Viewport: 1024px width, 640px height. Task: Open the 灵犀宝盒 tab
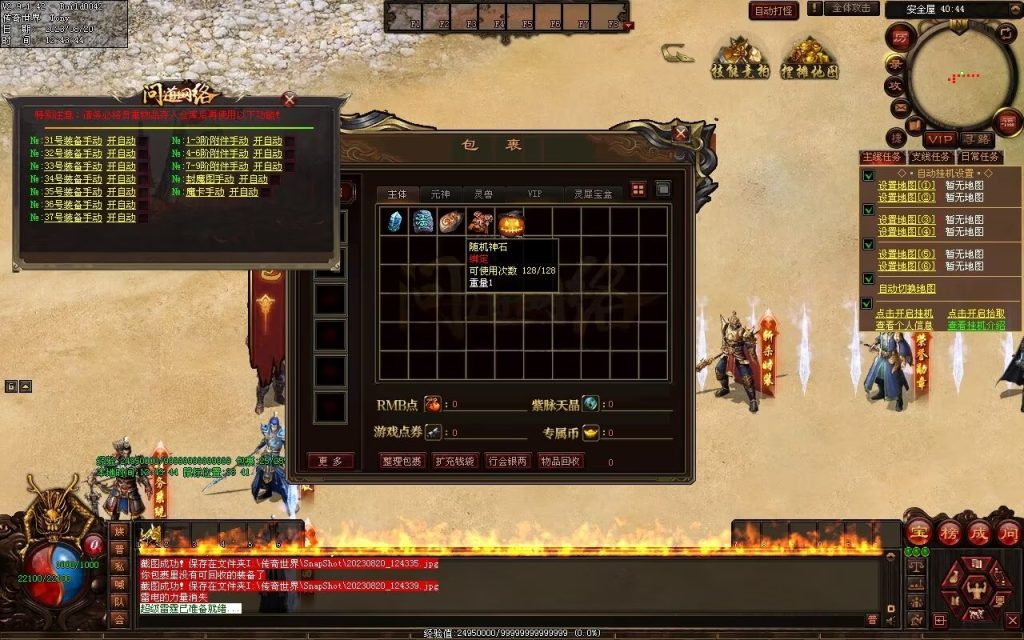tap(592, 193)
